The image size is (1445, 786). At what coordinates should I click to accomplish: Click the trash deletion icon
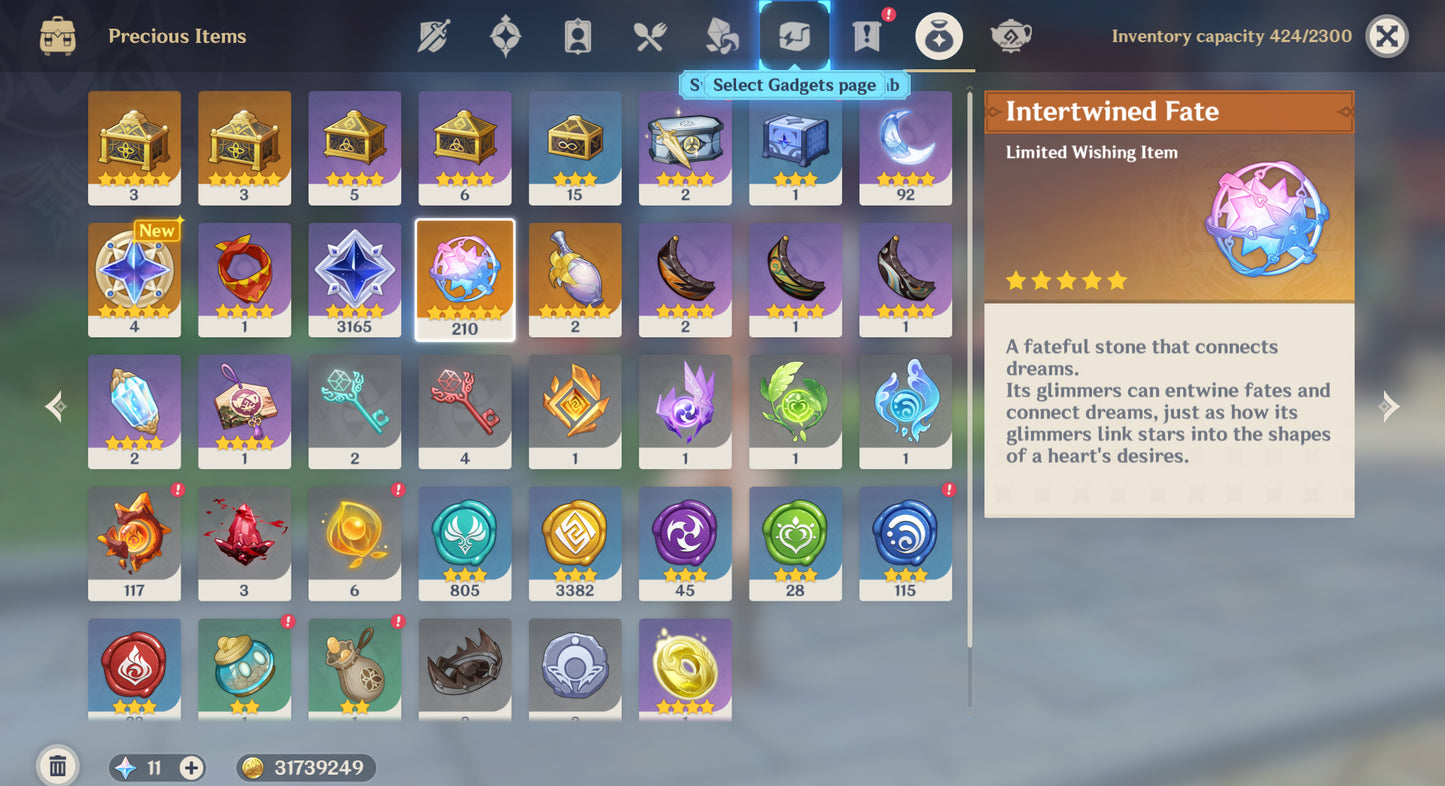[x=57, y=765]
